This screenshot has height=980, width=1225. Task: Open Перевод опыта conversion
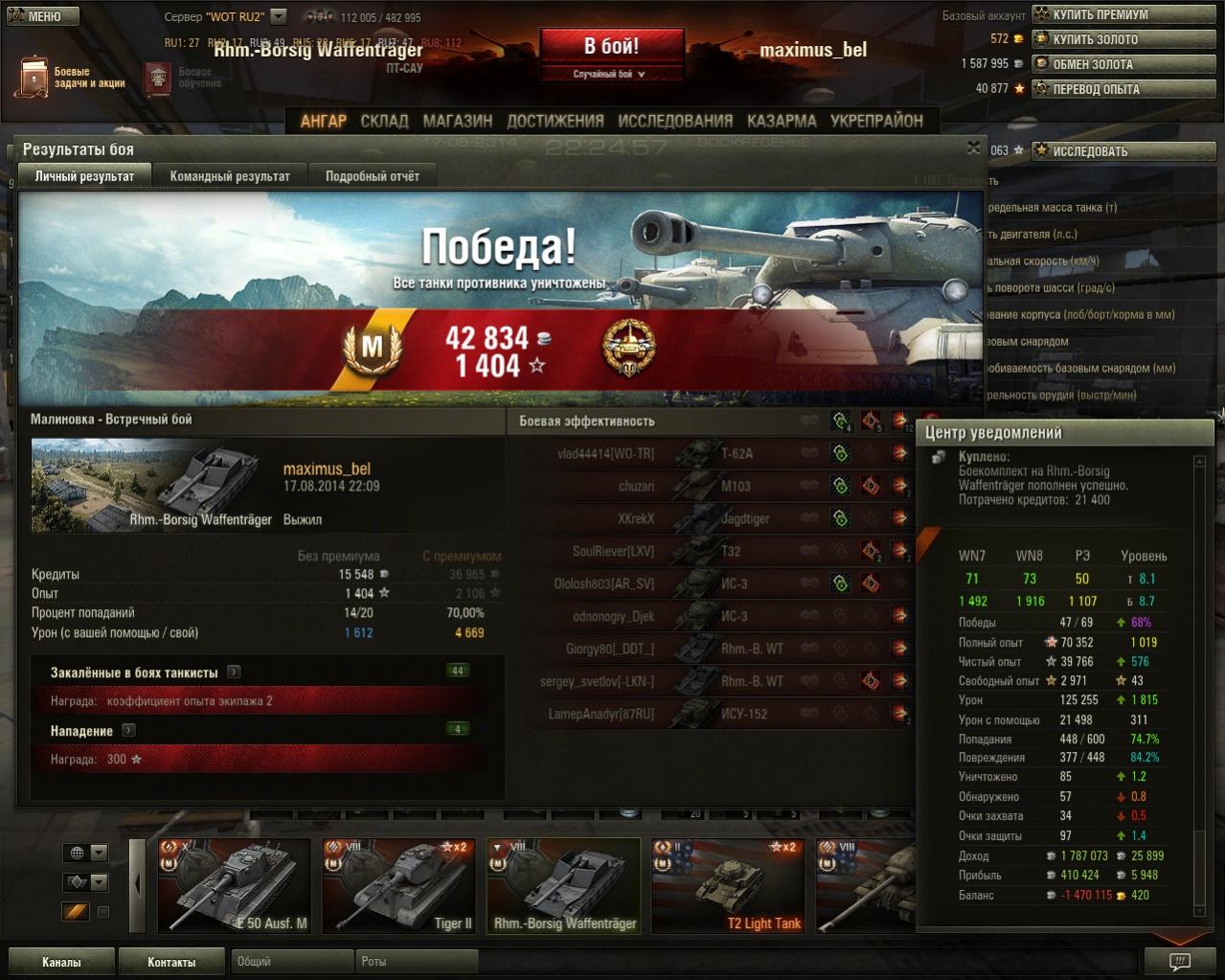[x=1123, y=89]
